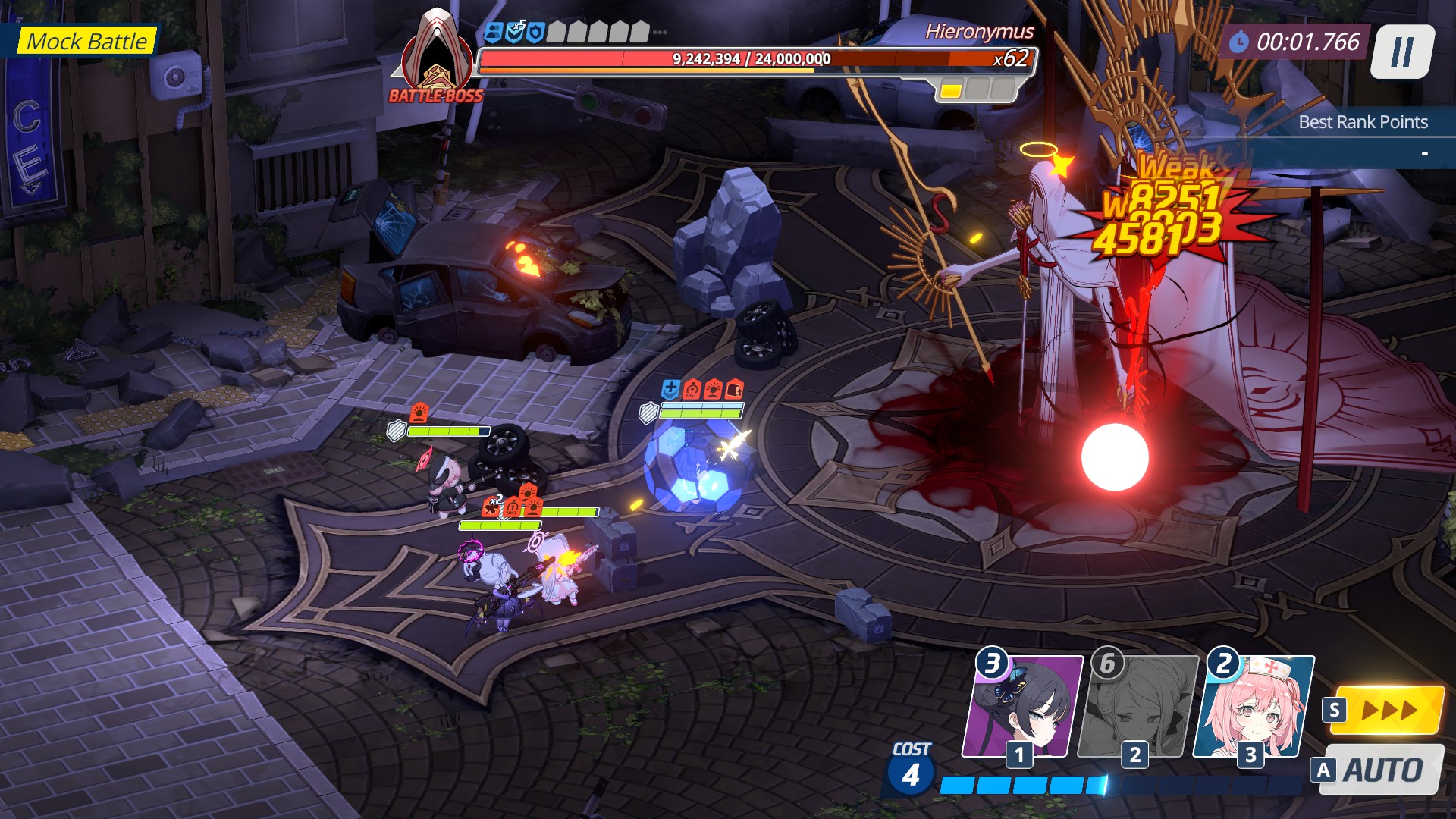Activate the pink-haired nurse's cost 2 skill
Viewport: 1456px width, 819px height.
click(1254, 707)
